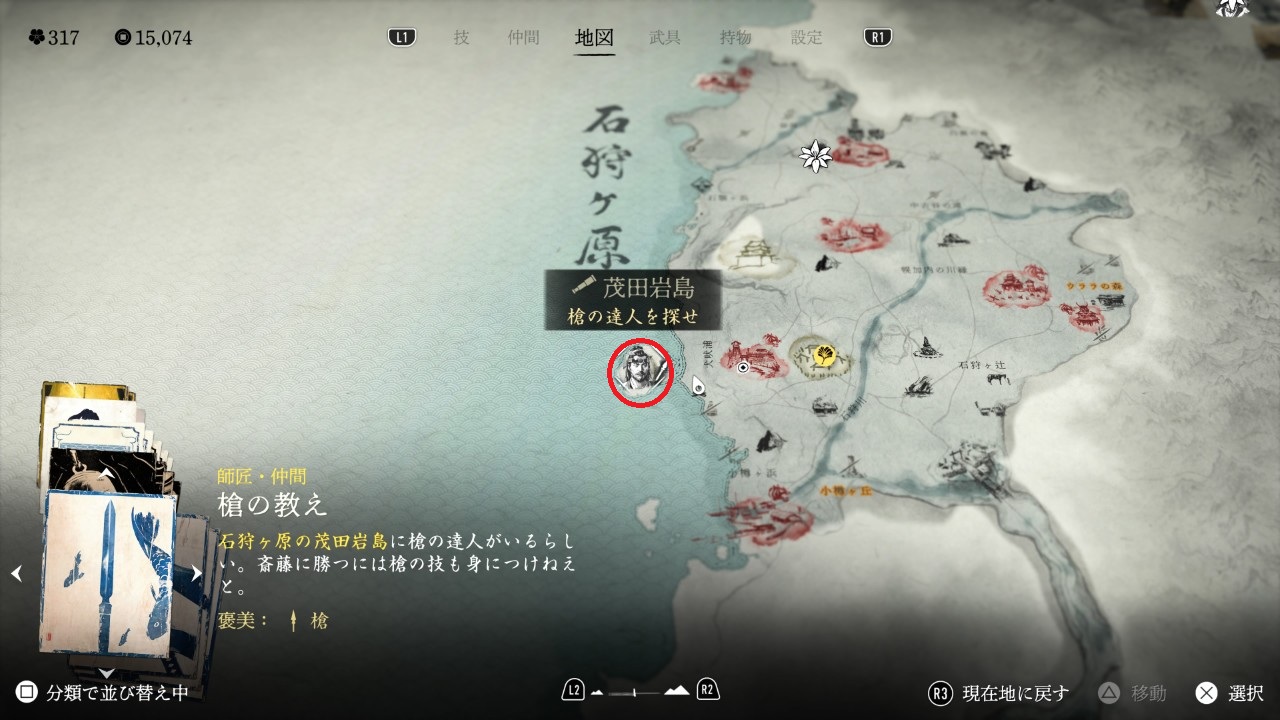
Task: Switch to the 武具 (gear) tab
Action: pos(665,38)
